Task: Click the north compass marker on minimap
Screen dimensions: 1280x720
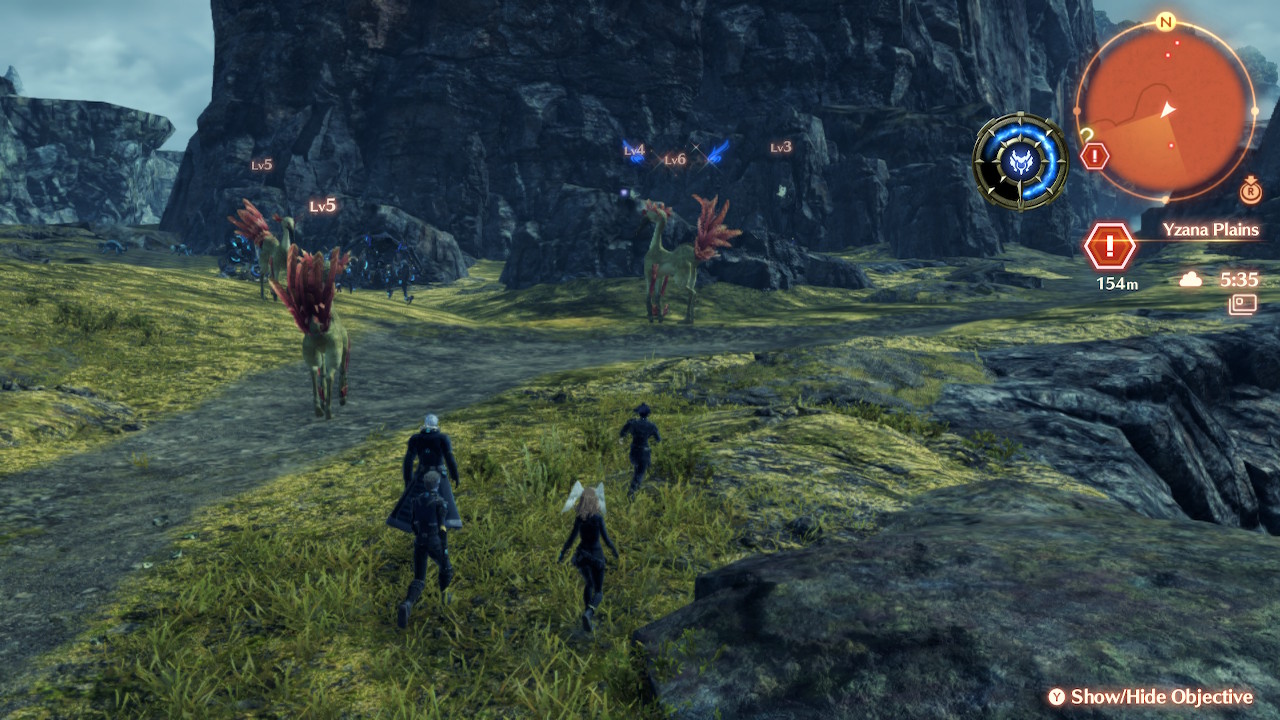Action: point(1165,21)
